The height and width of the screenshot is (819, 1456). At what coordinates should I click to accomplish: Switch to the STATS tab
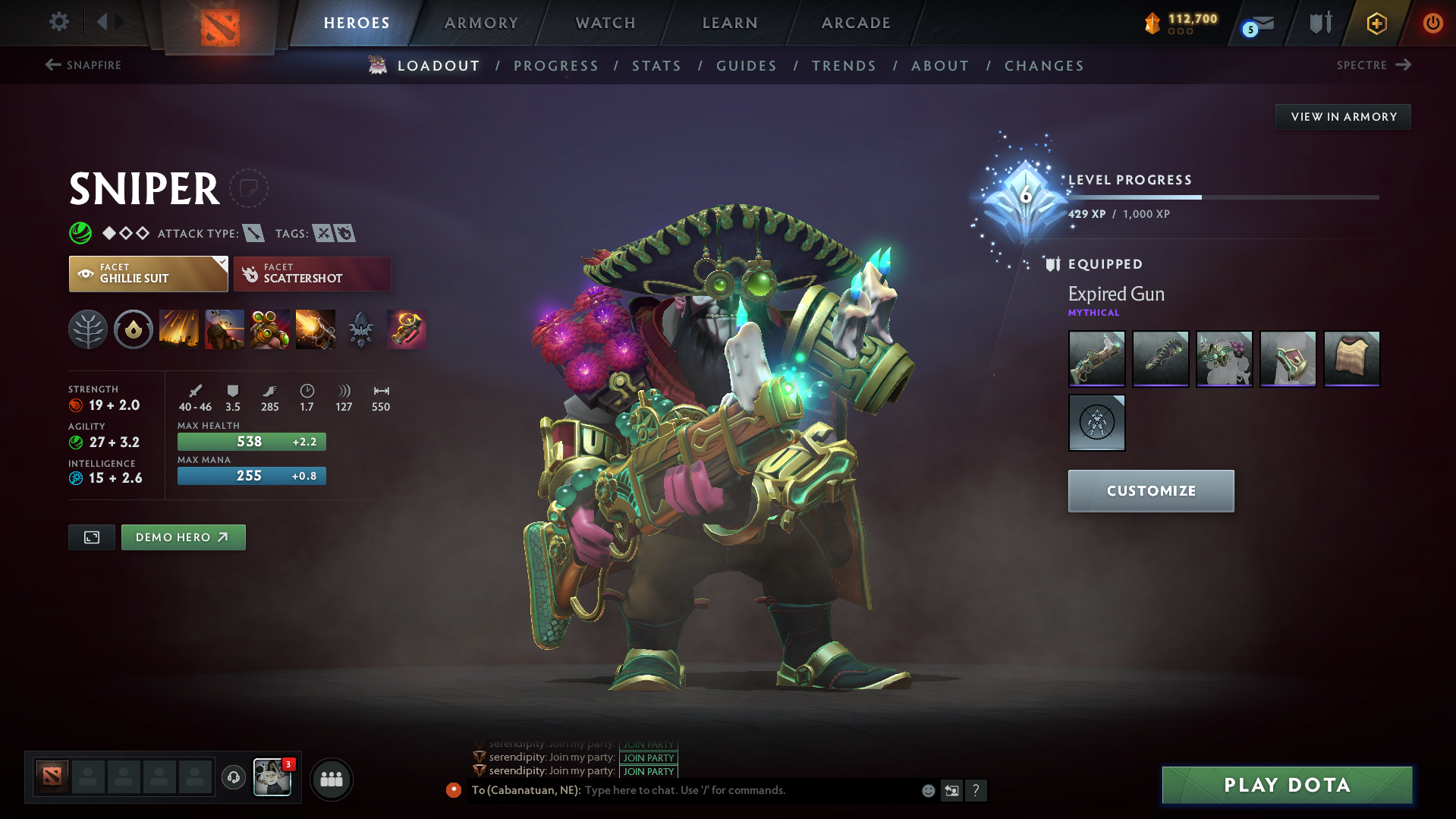coord(656,66)
